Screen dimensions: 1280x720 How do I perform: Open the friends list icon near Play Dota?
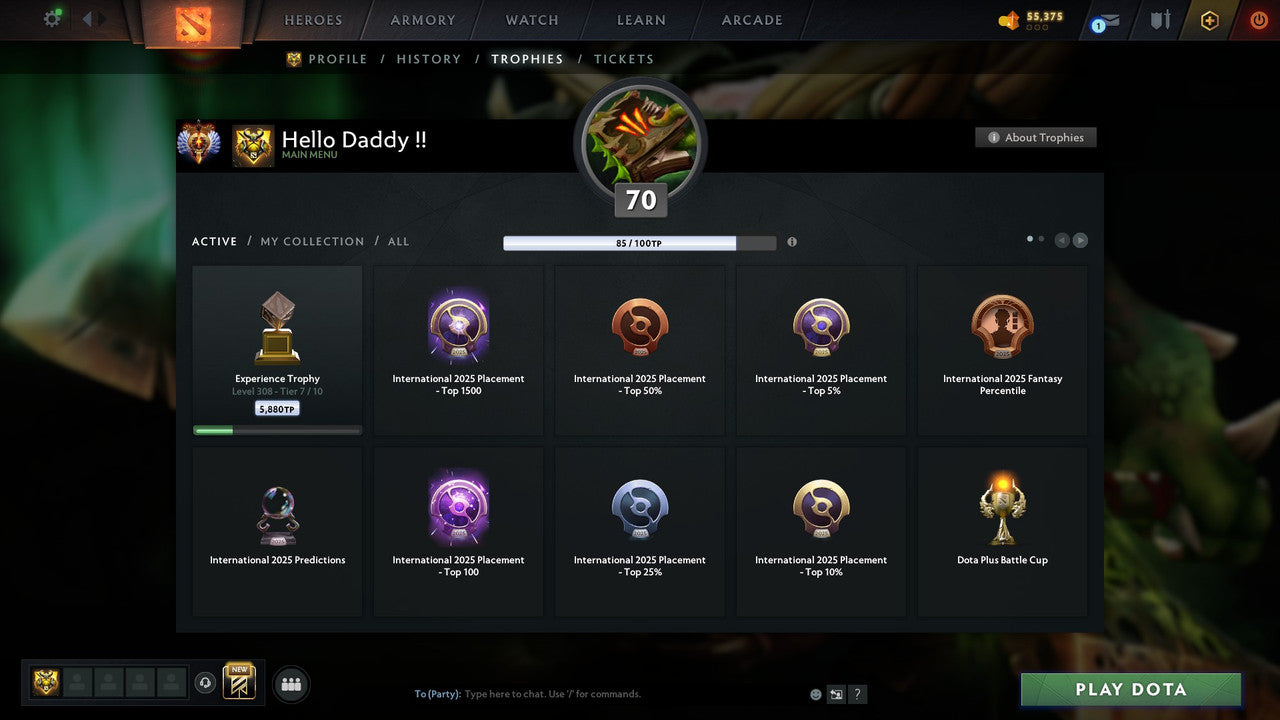[x=290, y=684]
